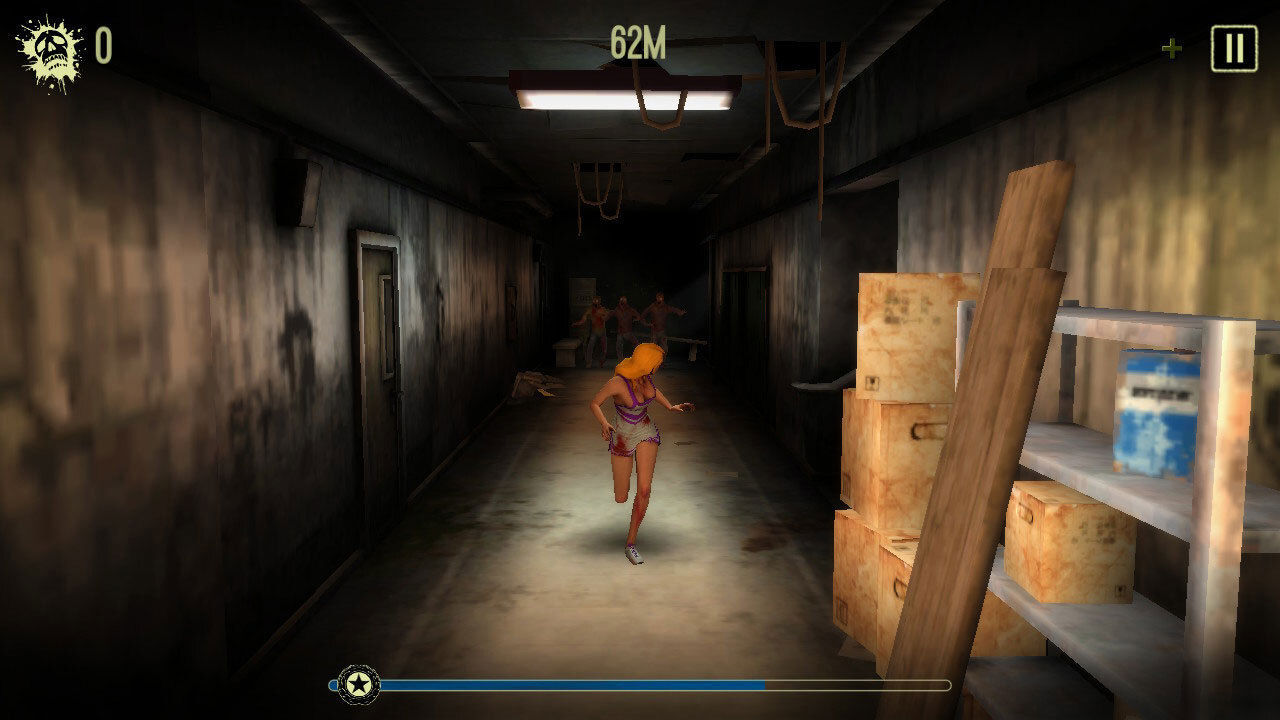This screenshot has height=720, width=1280.
Task: Click the zombie skull kill counter icon
Action: 47,45
